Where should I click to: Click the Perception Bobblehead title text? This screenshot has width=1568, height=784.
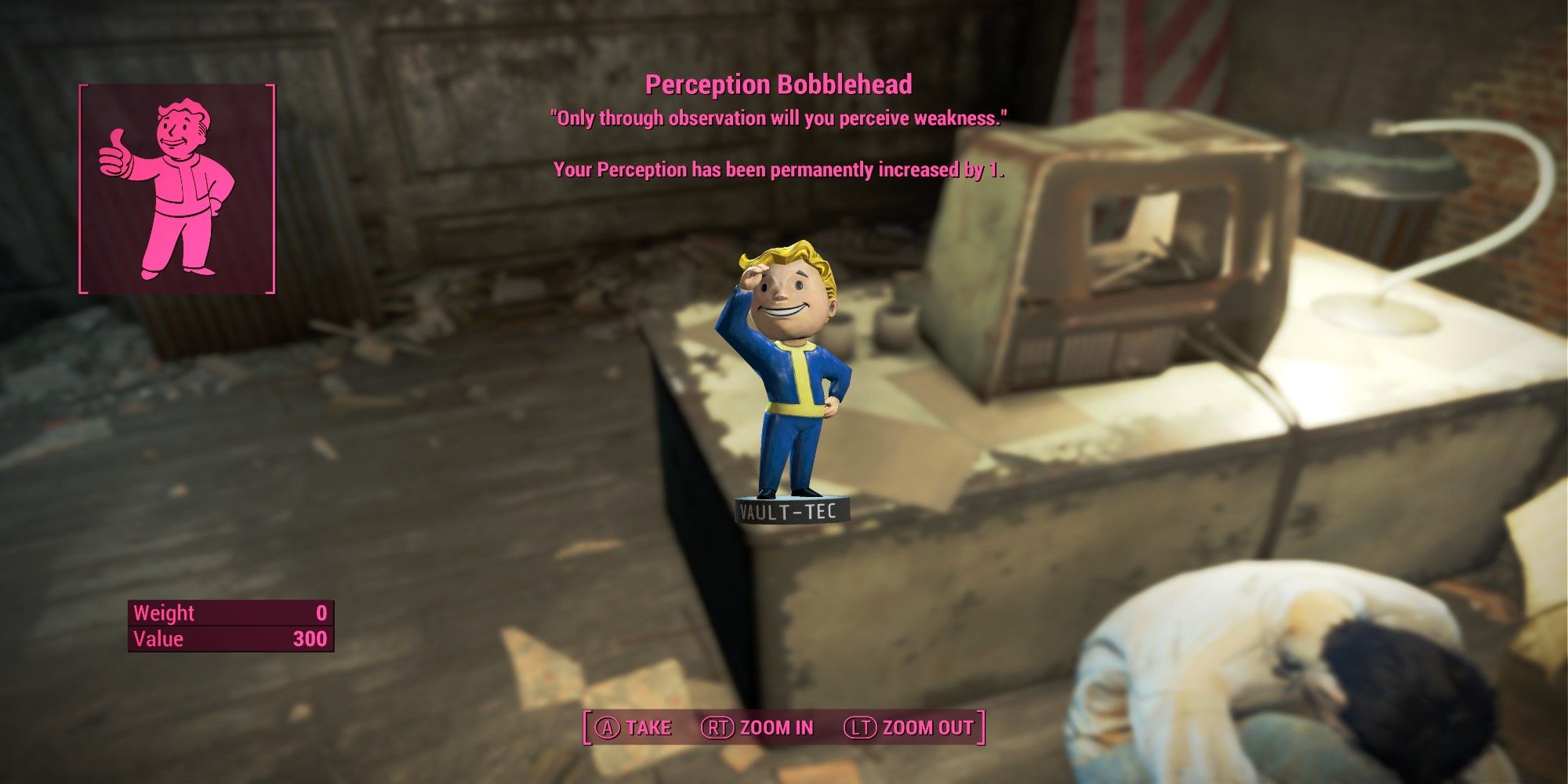780,84
